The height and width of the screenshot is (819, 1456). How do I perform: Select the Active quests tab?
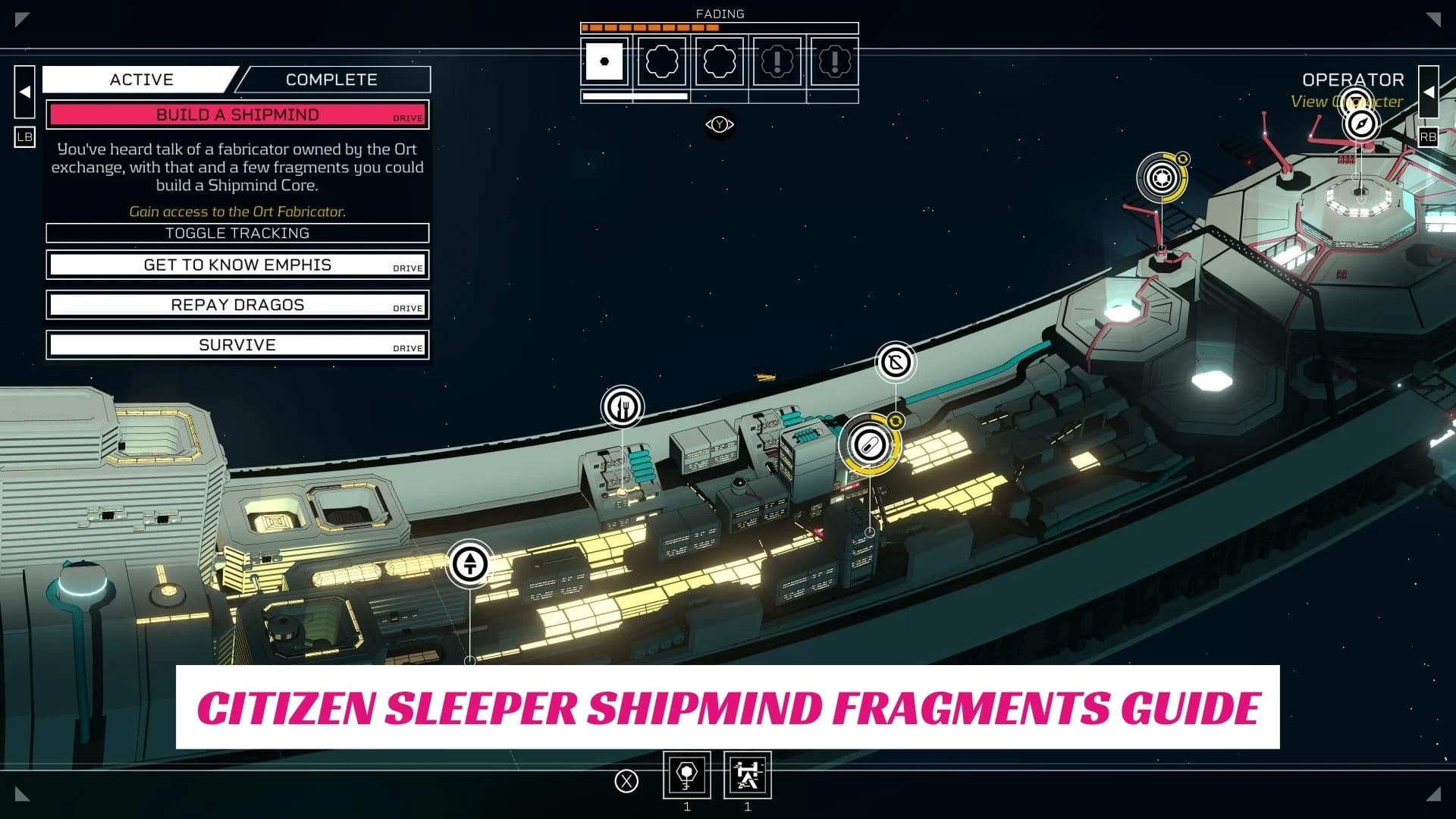[141, 80]
